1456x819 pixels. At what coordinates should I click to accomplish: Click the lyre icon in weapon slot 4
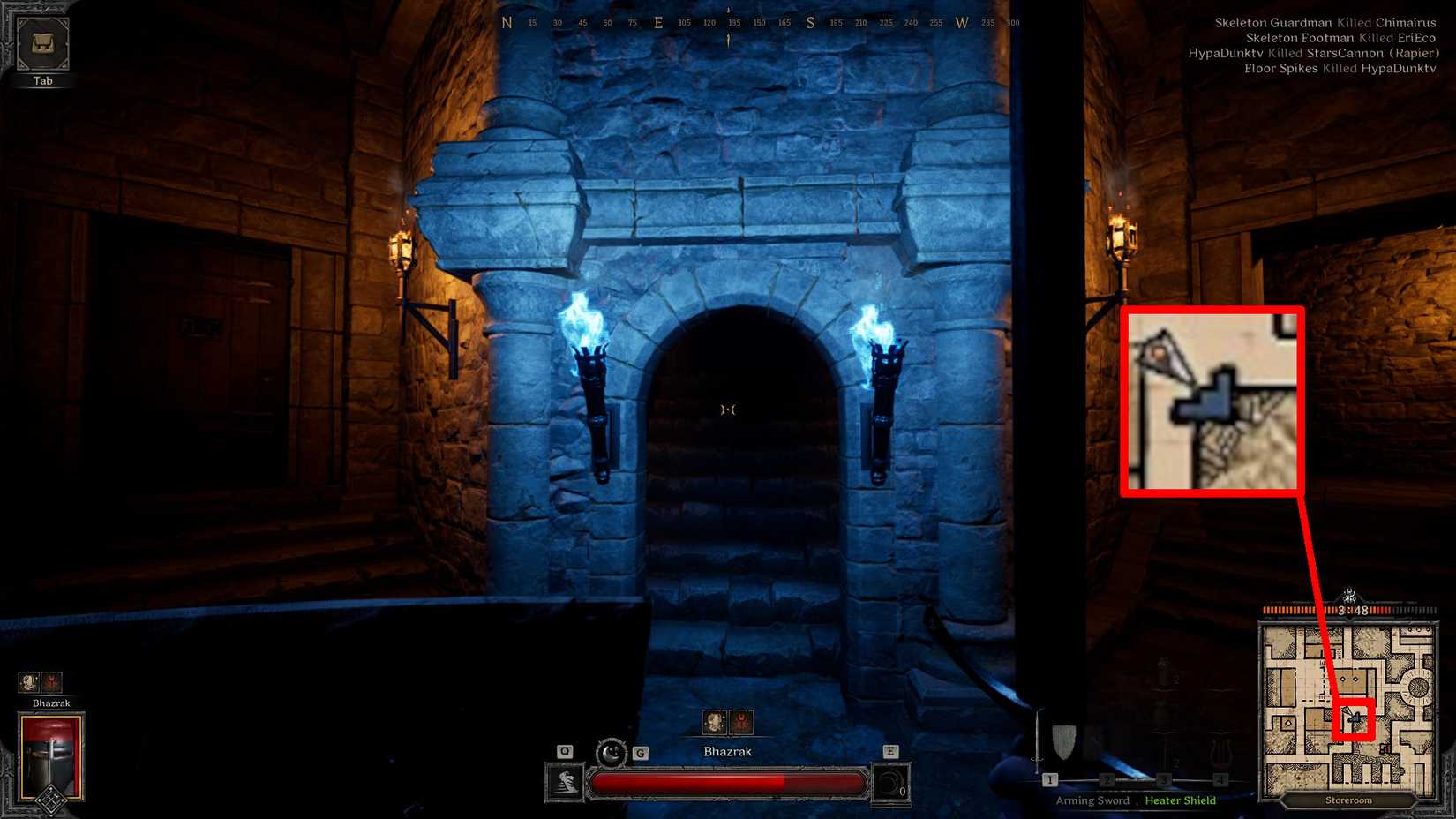coord(1220,747)
